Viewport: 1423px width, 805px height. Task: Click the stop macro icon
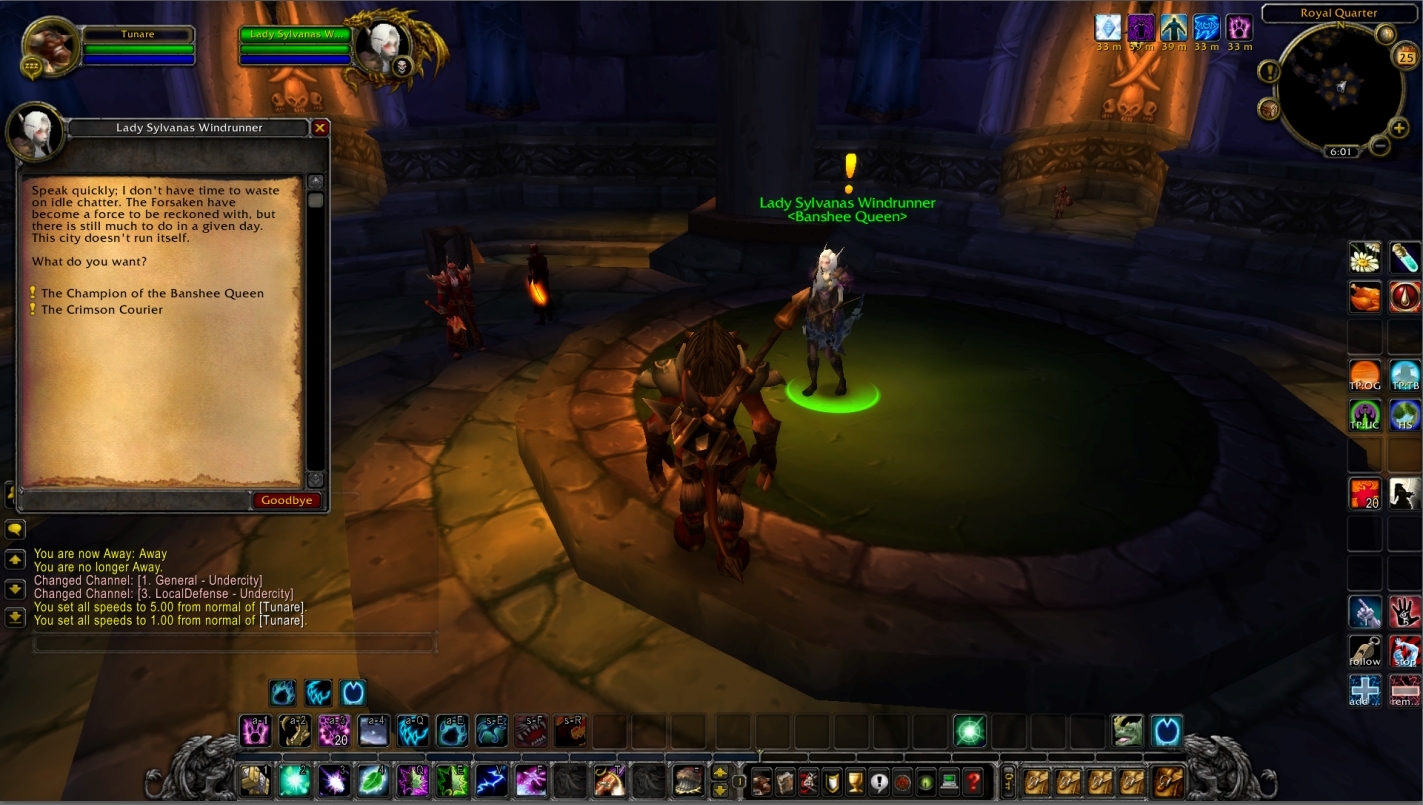[x=1404, y=650]
